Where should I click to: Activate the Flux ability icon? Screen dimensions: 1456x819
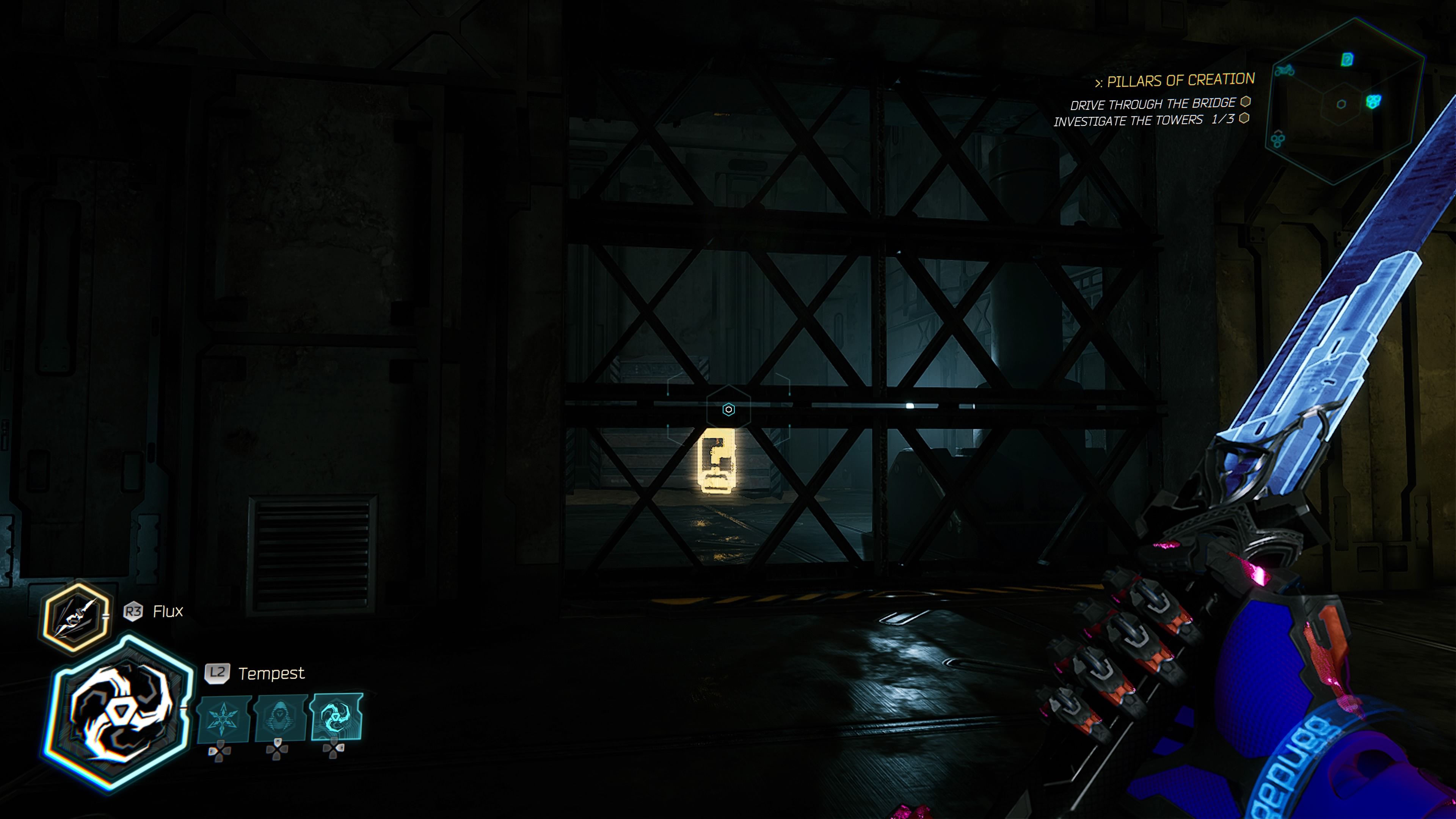(76, 618)
